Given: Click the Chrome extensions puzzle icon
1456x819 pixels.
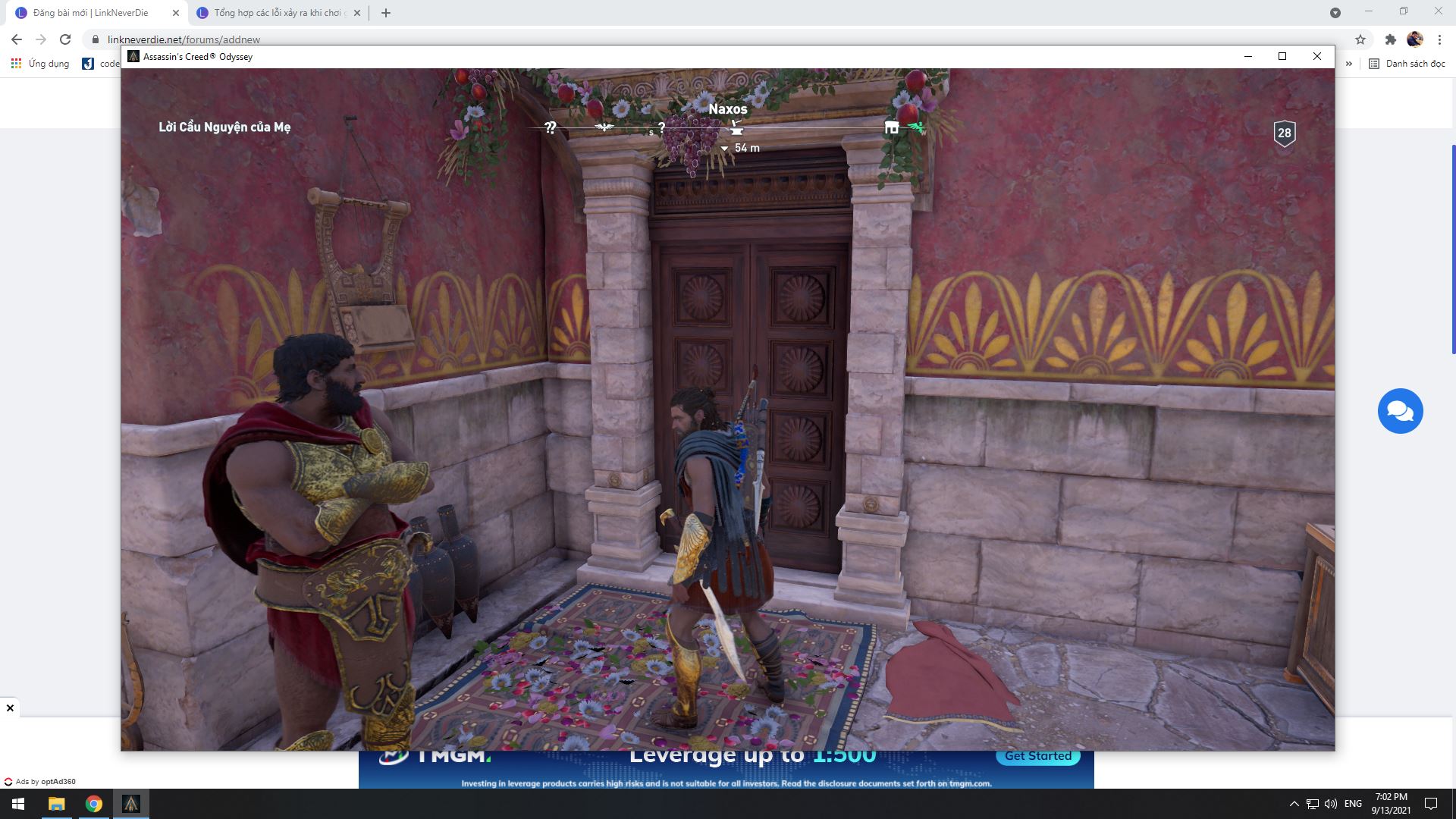Looking at the screenshot, I should click(1392, 39).
